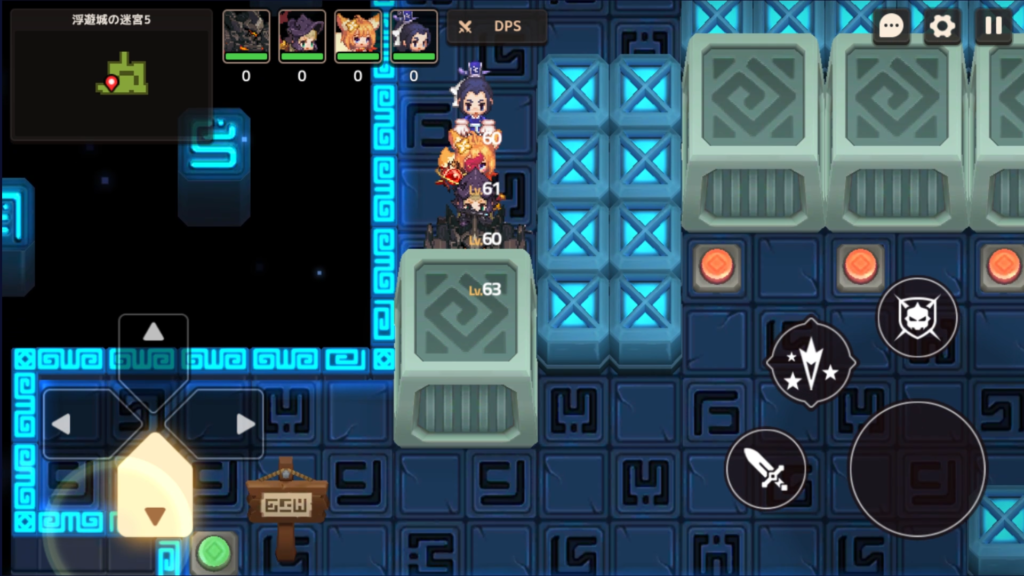Move down with the D-pad arrow
Image resolution: width=1024 pixels, height=576 pixels.
tap(154, 514)
